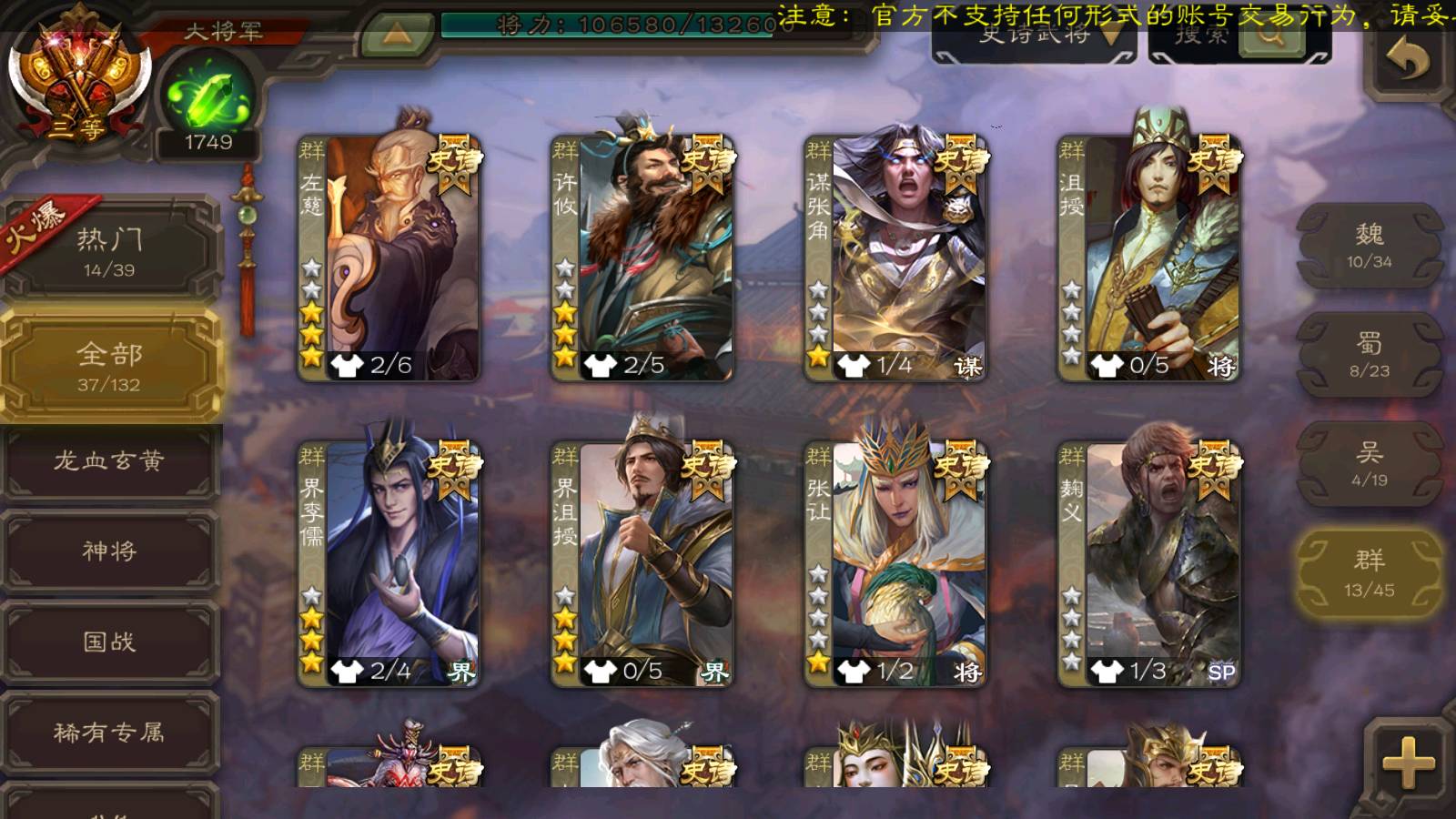This screenshot has width=1456, height=819.
Task: Select the 张让 general card
Action: [x=895, y=564]
